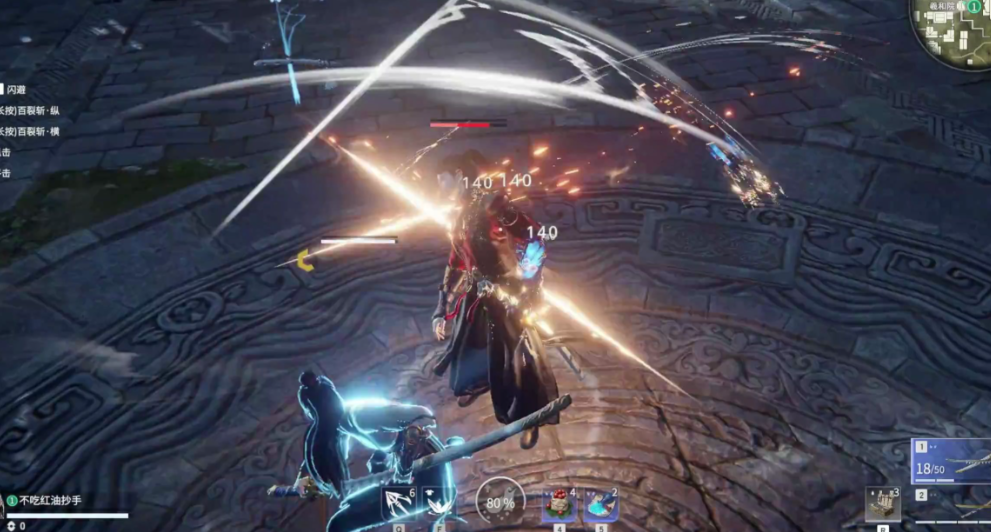This screenshot has height=532, width=991.
Task: Select the red berry food item slot
Action: click(x=559, y=503)
